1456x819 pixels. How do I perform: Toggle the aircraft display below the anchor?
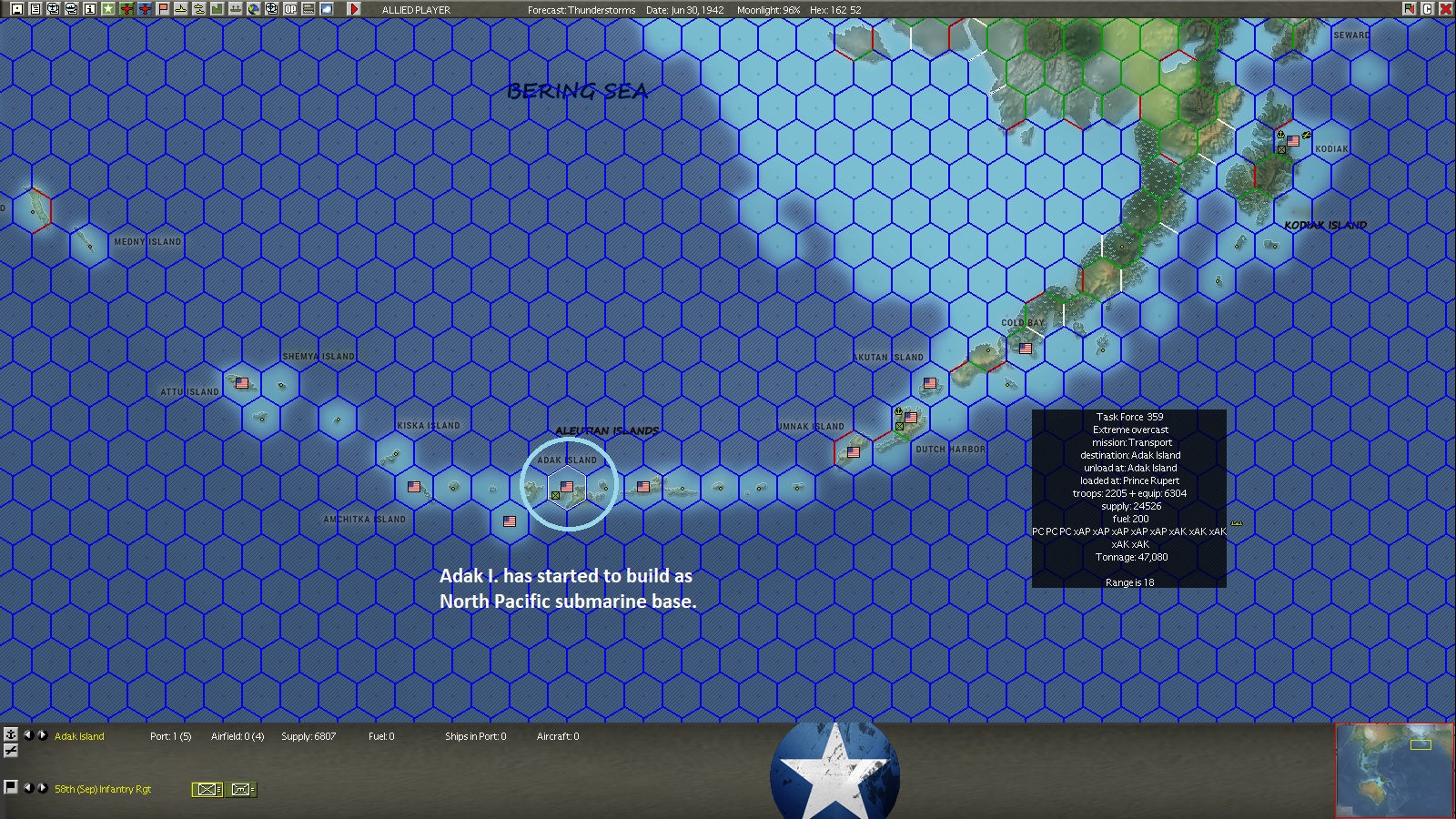10,751
